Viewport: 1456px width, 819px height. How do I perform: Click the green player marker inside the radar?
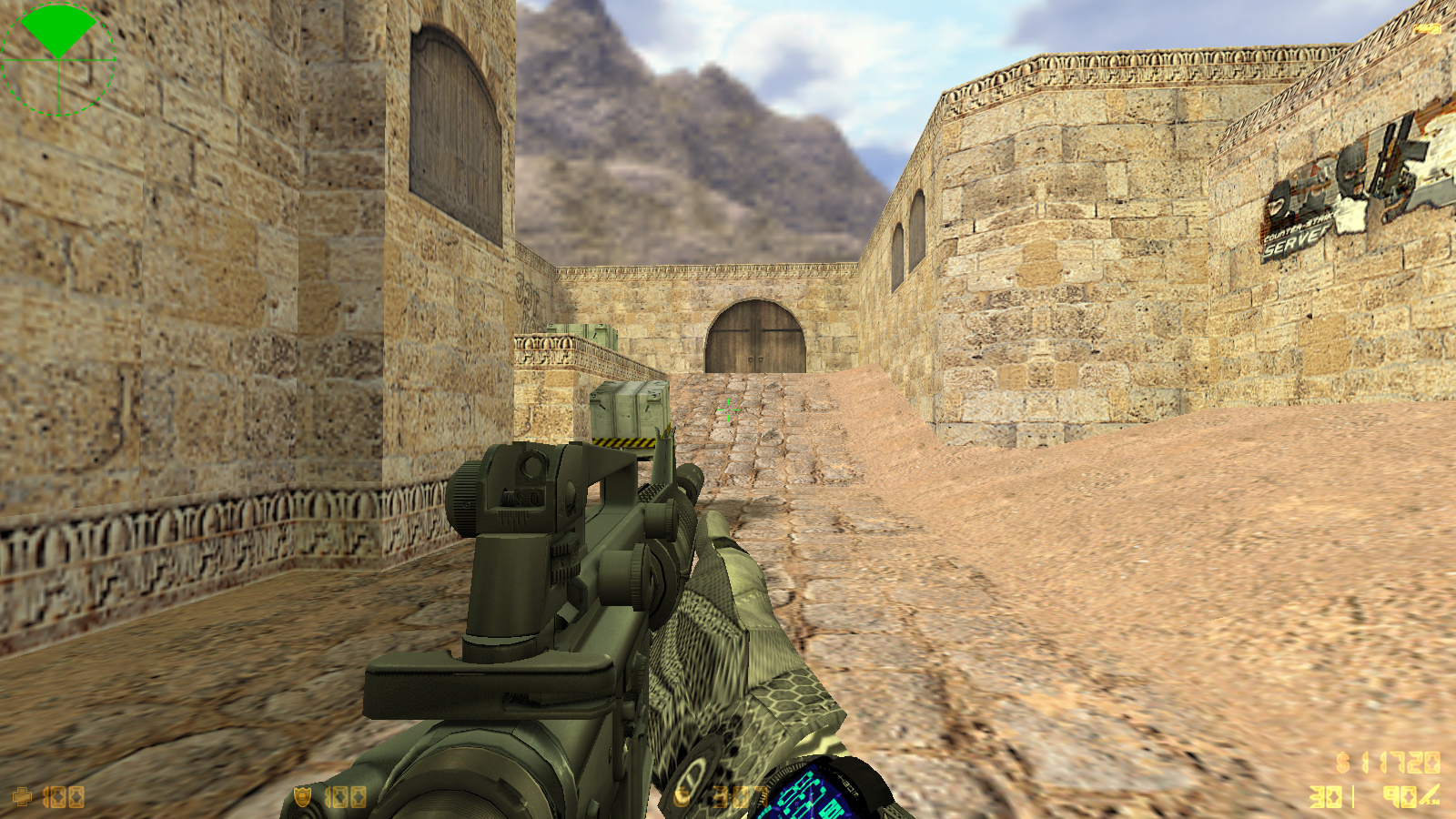[x=59, y=32]
